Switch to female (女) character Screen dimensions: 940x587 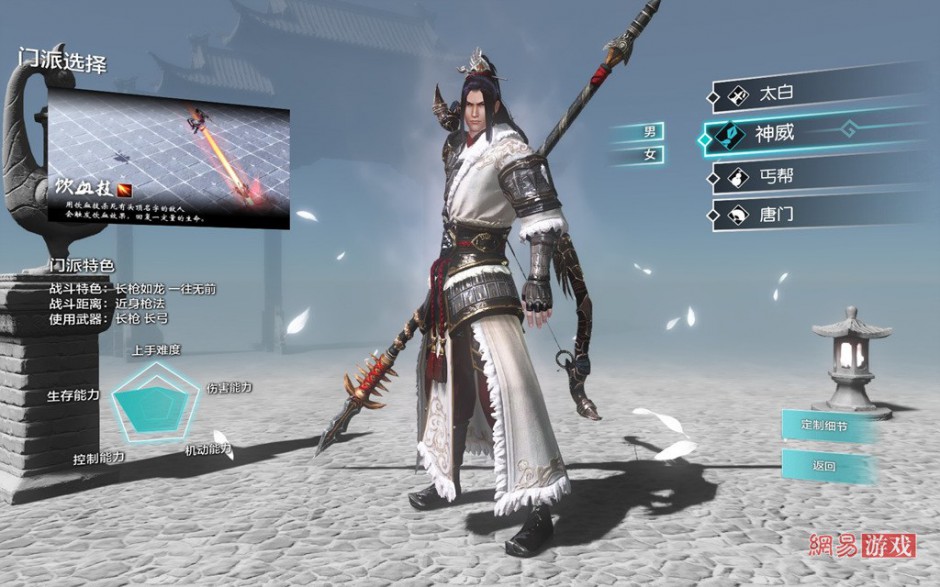[649, 155]
